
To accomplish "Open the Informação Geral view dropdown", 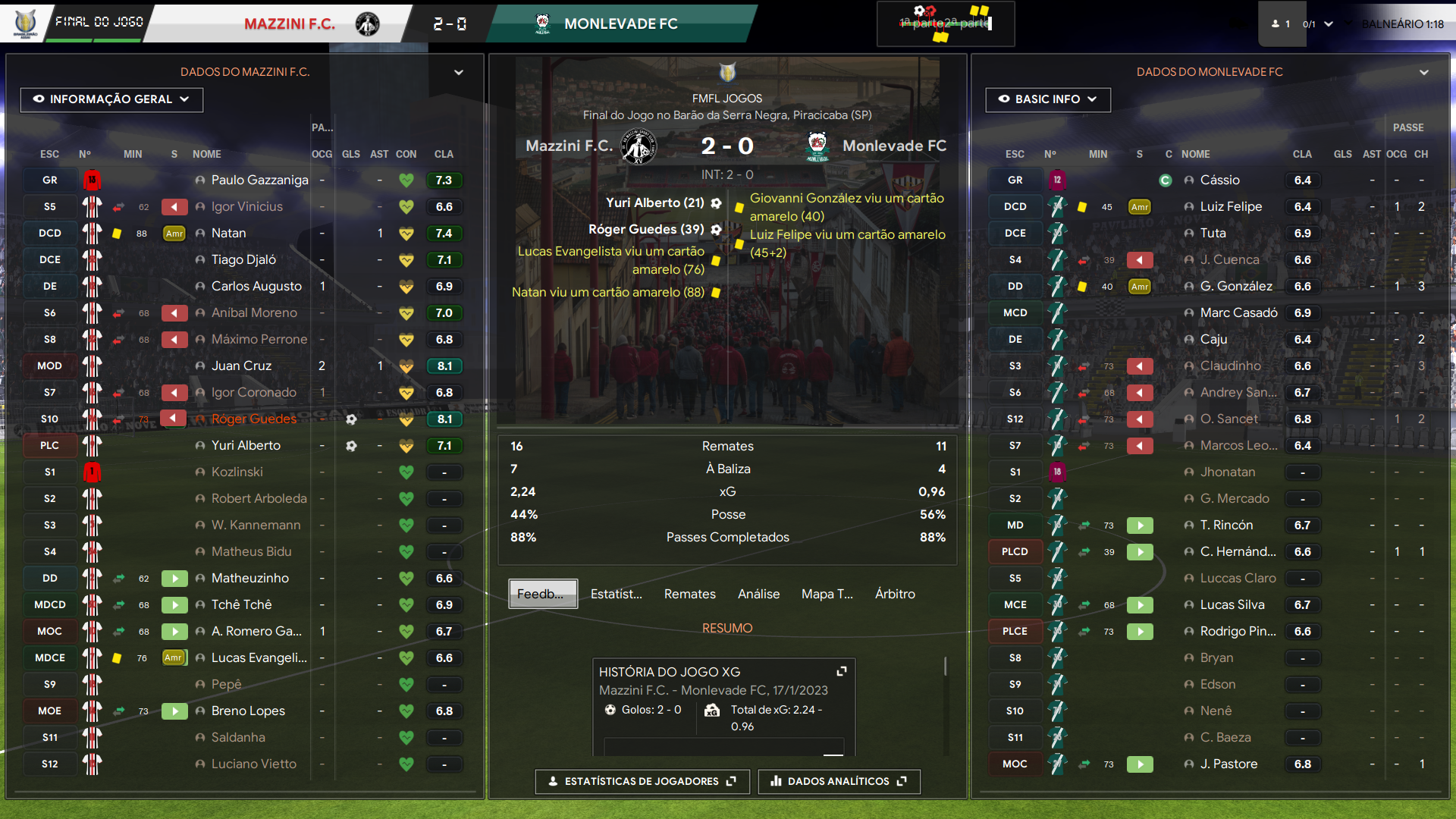I will [x=111, y=99].
